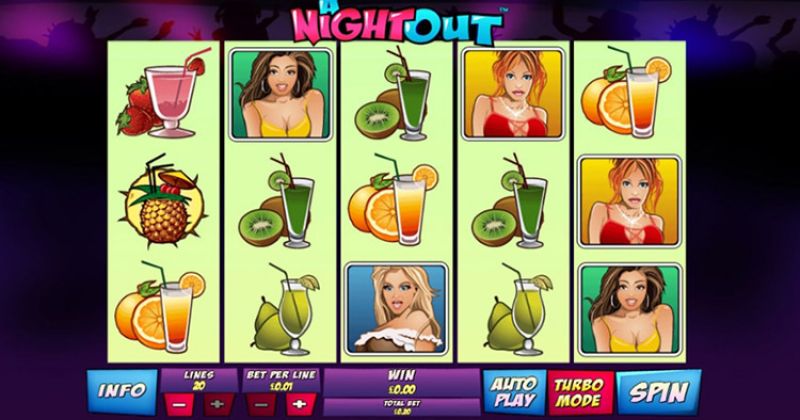
Task: Spin the reels
Action: pos(658,390)
